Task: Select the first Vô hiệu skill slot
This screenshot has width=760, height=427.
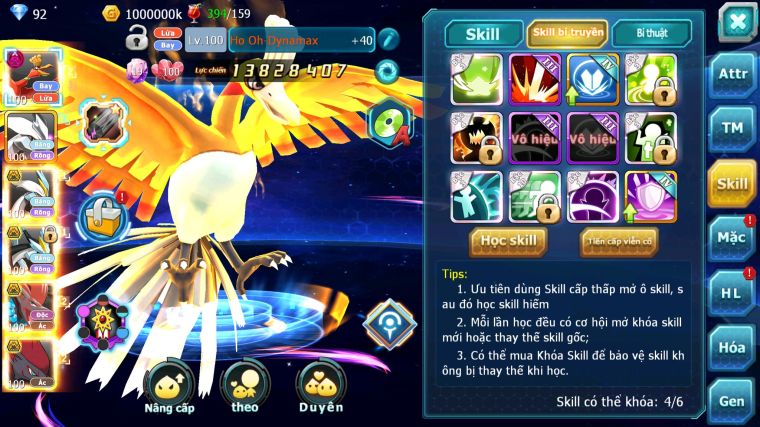Action: (x=537, y=138)
